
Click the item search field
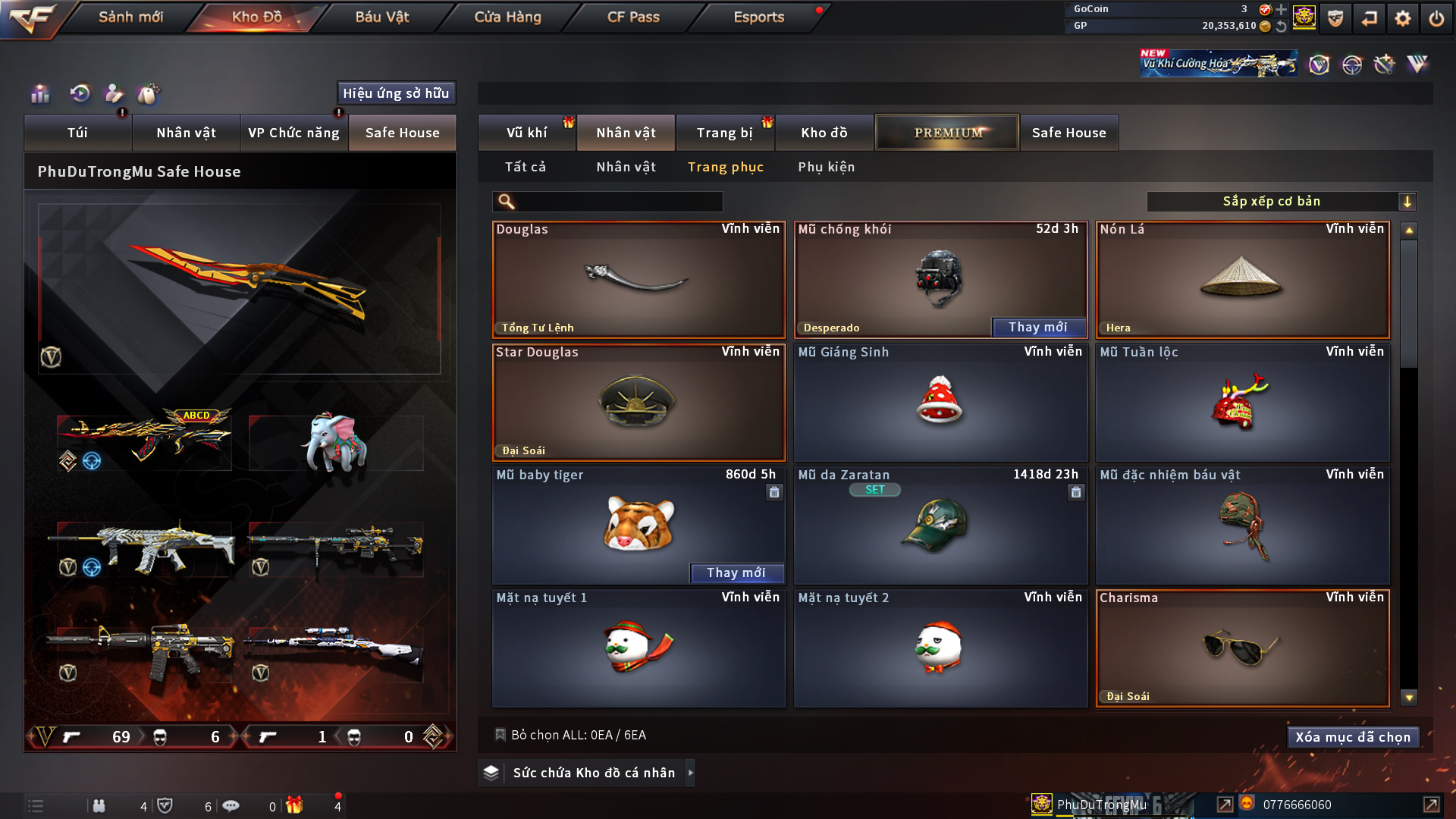(618, 202)
